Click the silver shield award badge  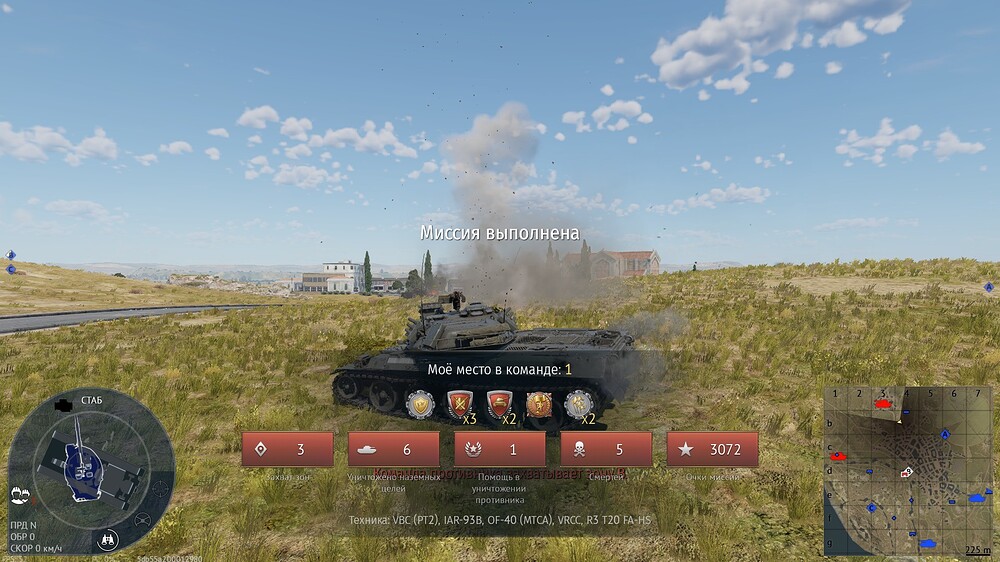[x=420, y=404]
